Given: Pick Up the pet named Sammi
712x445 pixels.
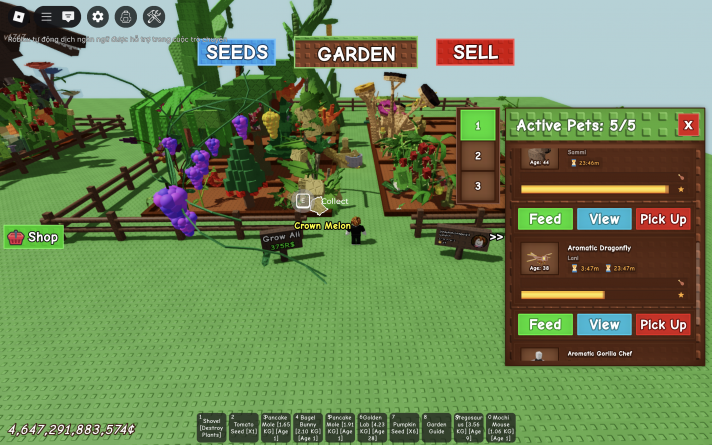Looking at the screenshot, I should point(663,219).
